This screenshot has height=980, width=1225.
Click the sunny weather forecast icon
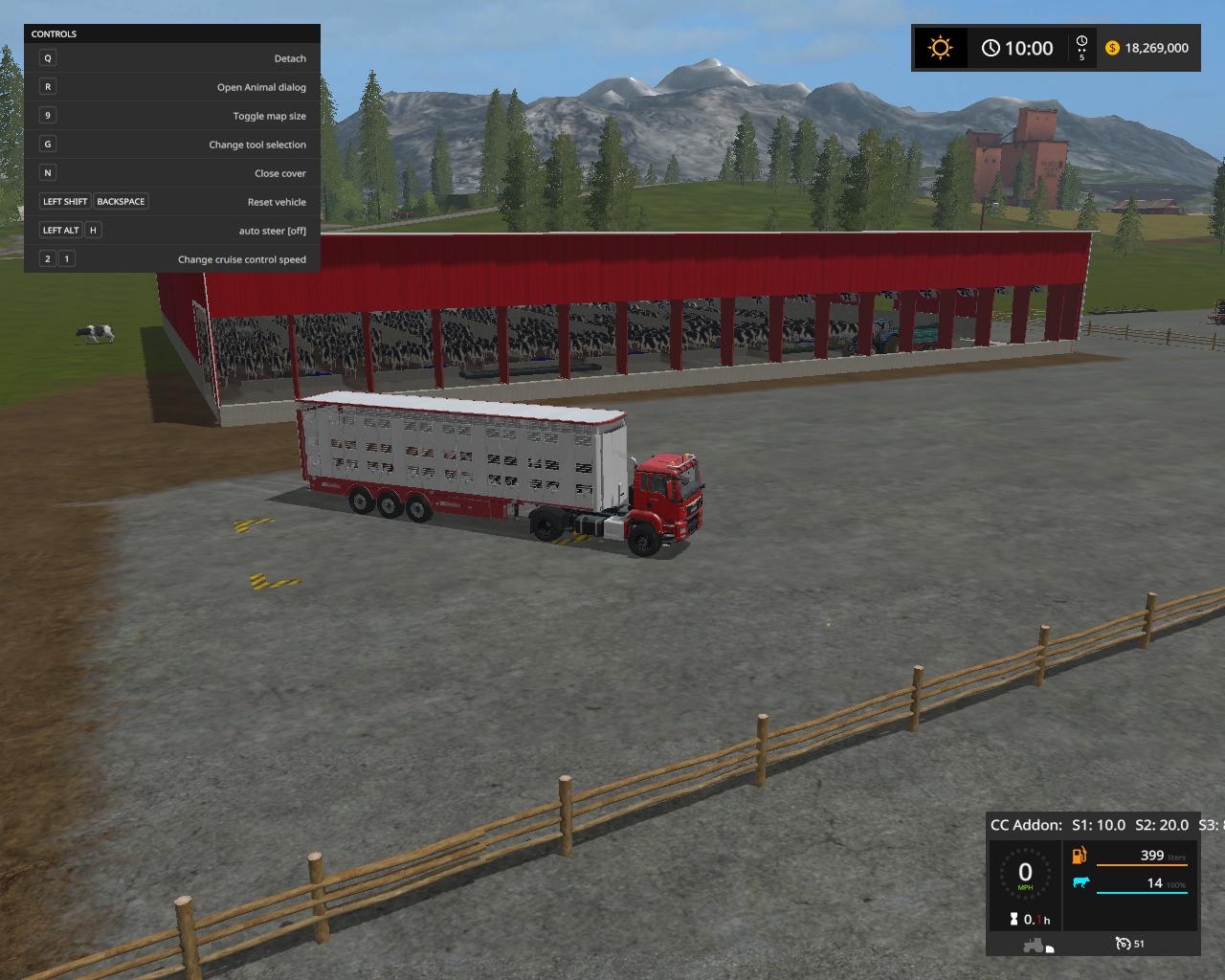(x=940, y=48)
